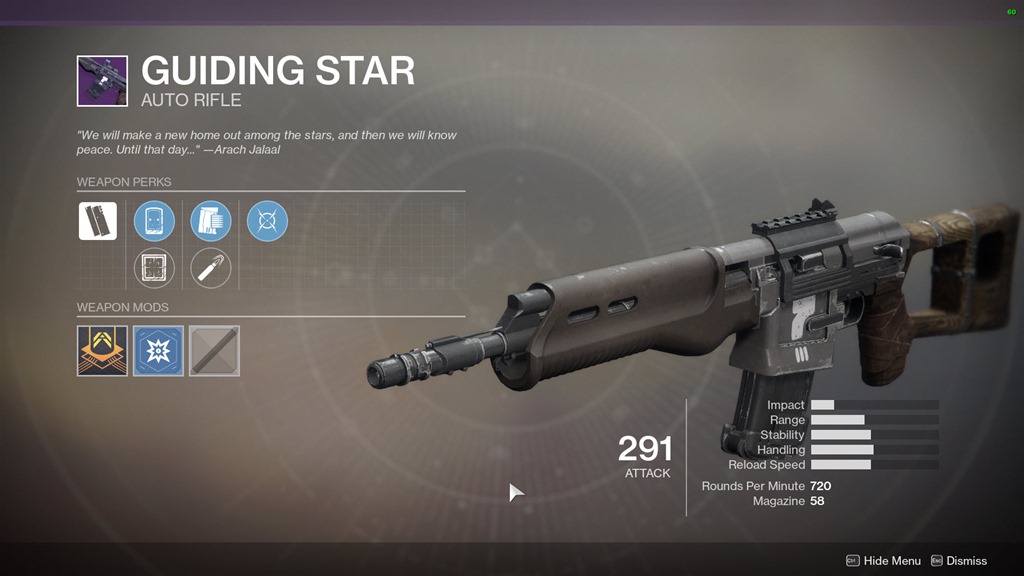Inspect the crossed-out crosshair trait perk
This screenshot has width=1024, height=576.
pyautogui.click(x=267, y=221)
